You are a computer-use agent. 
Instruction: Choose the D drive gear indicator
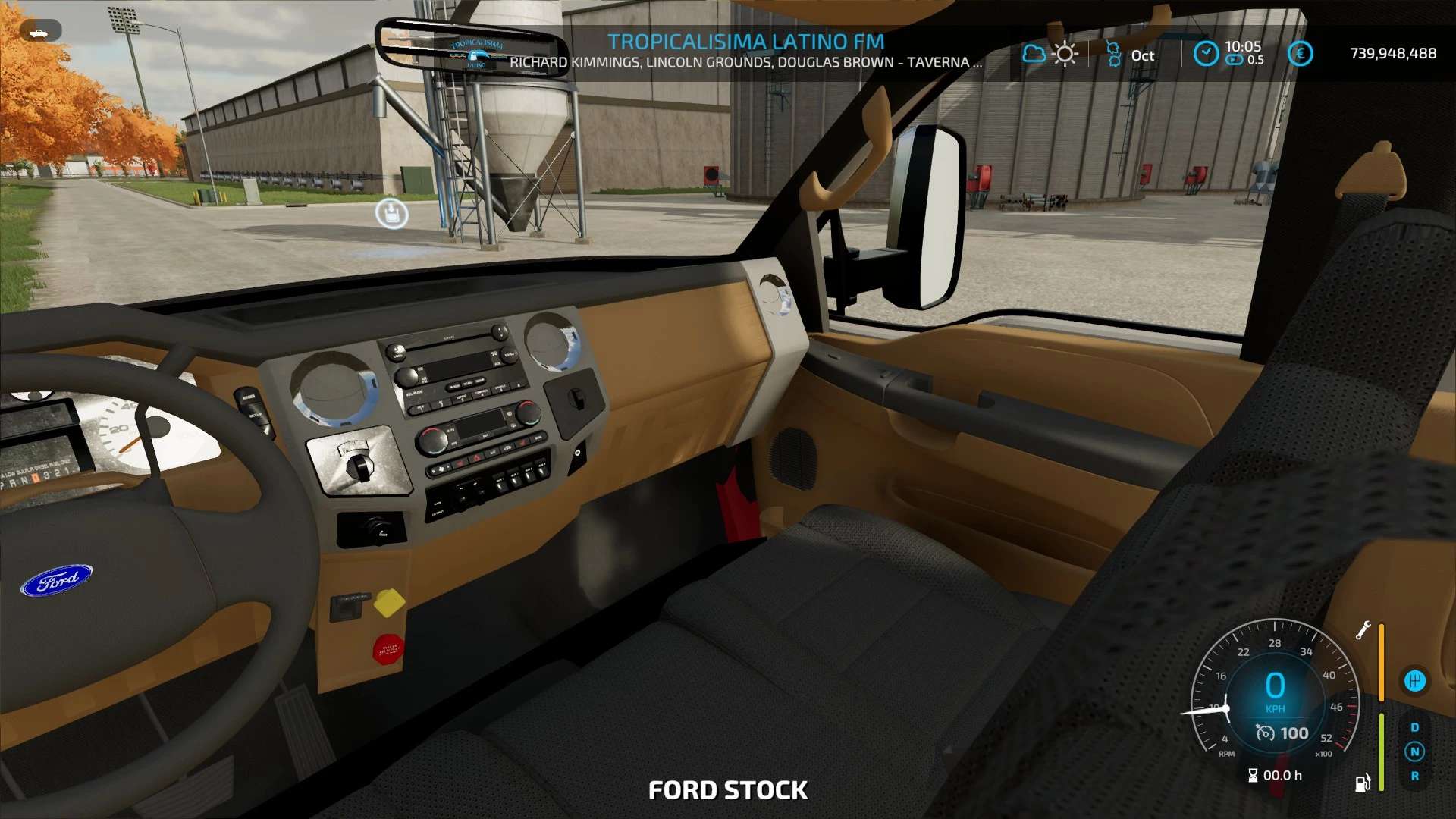[1414, 727]
